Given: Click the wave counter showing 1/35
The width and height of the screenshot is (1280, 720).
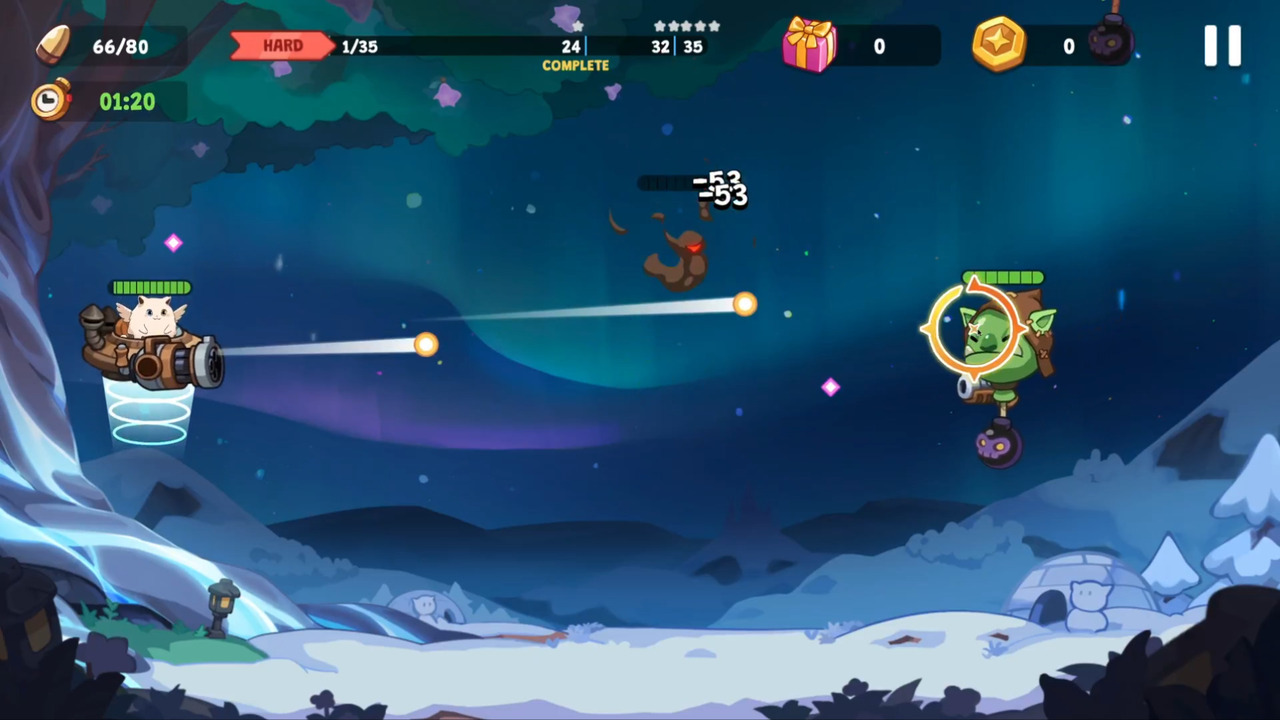Looking at the screenshot, I should click(x=360, y=46).
